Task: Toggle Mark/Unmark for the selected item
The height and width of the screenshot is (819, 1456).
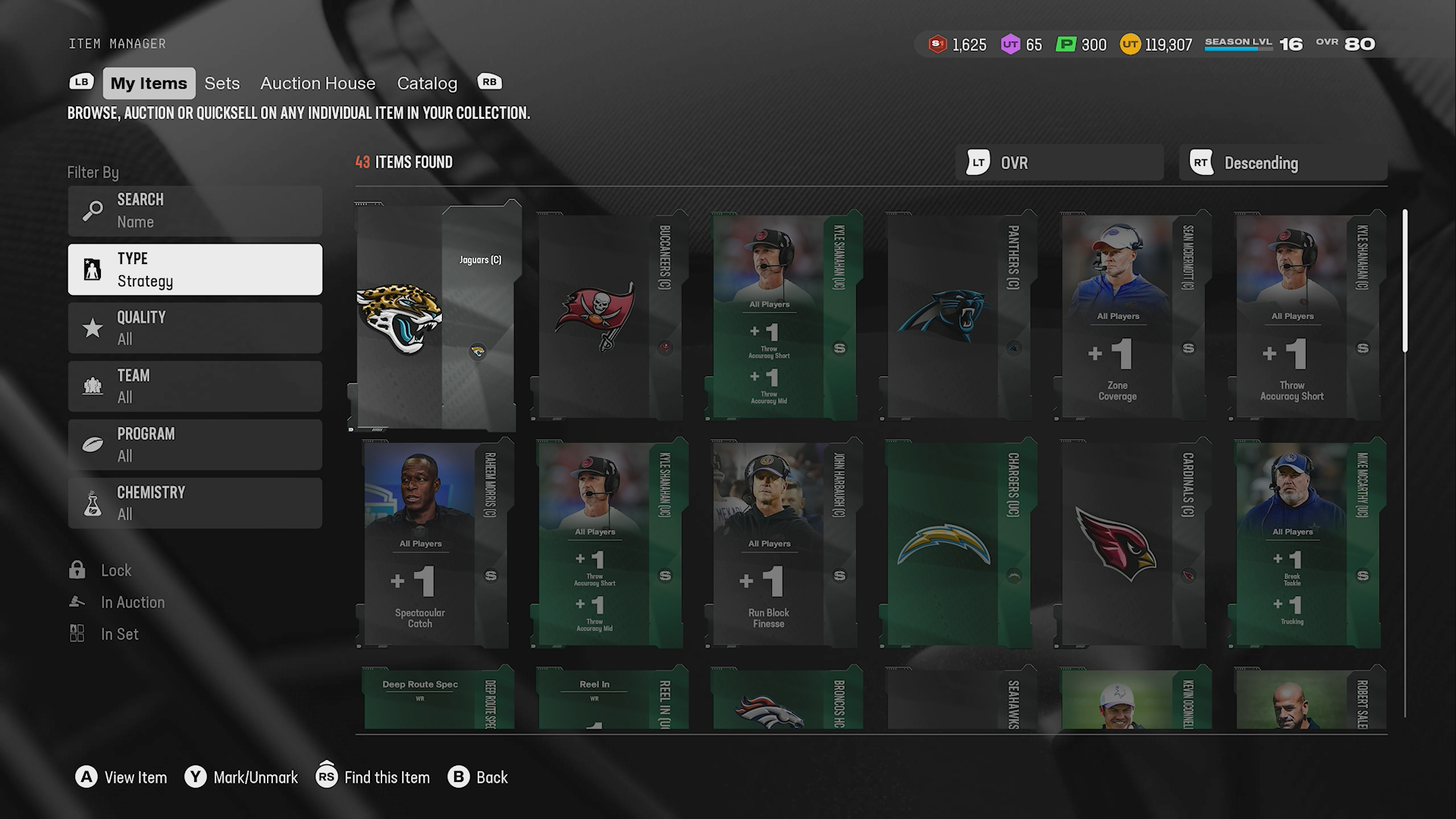Action: 241,777
